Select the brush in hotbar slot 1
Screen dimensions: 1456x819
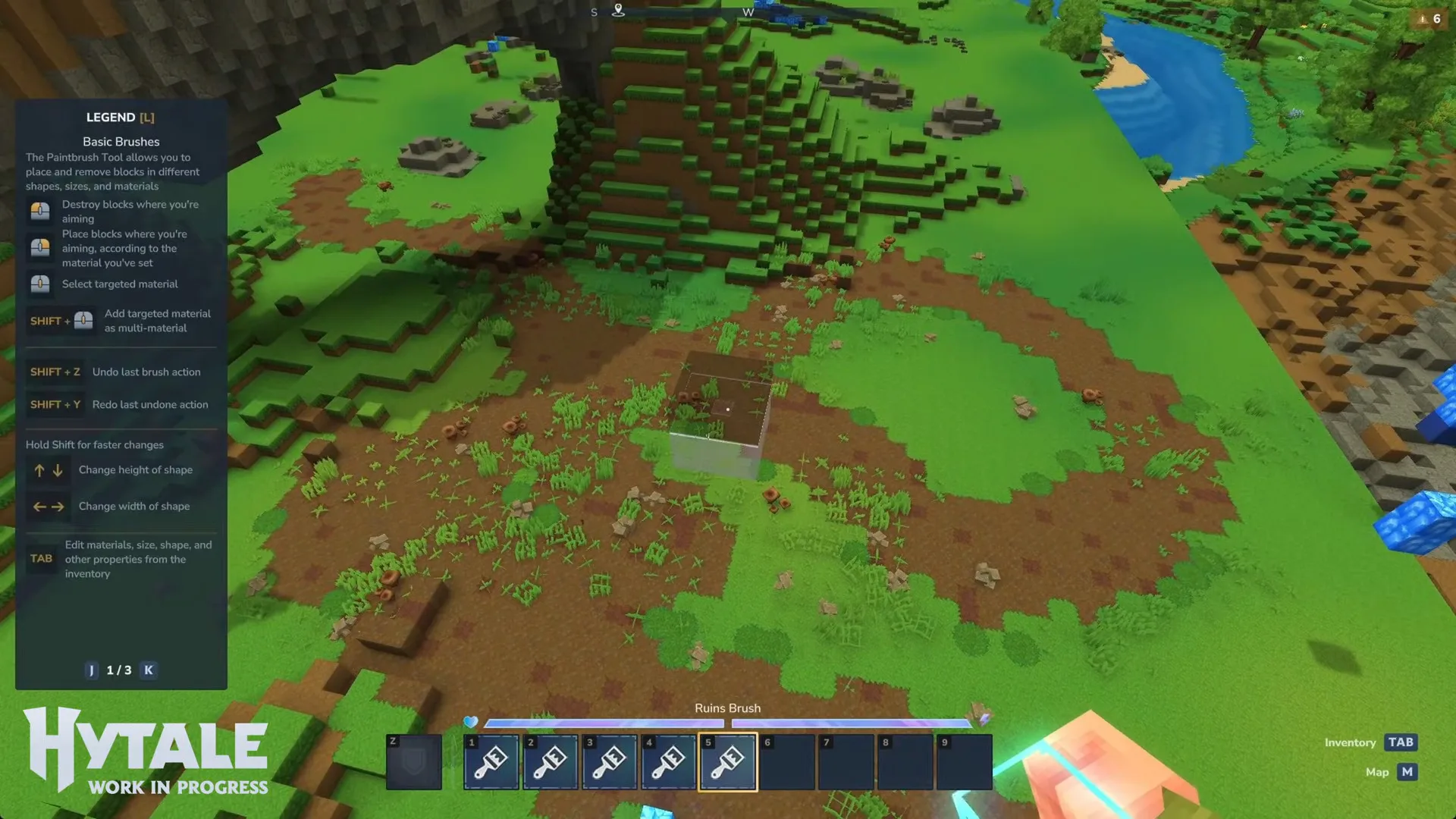tap(491, 762)
